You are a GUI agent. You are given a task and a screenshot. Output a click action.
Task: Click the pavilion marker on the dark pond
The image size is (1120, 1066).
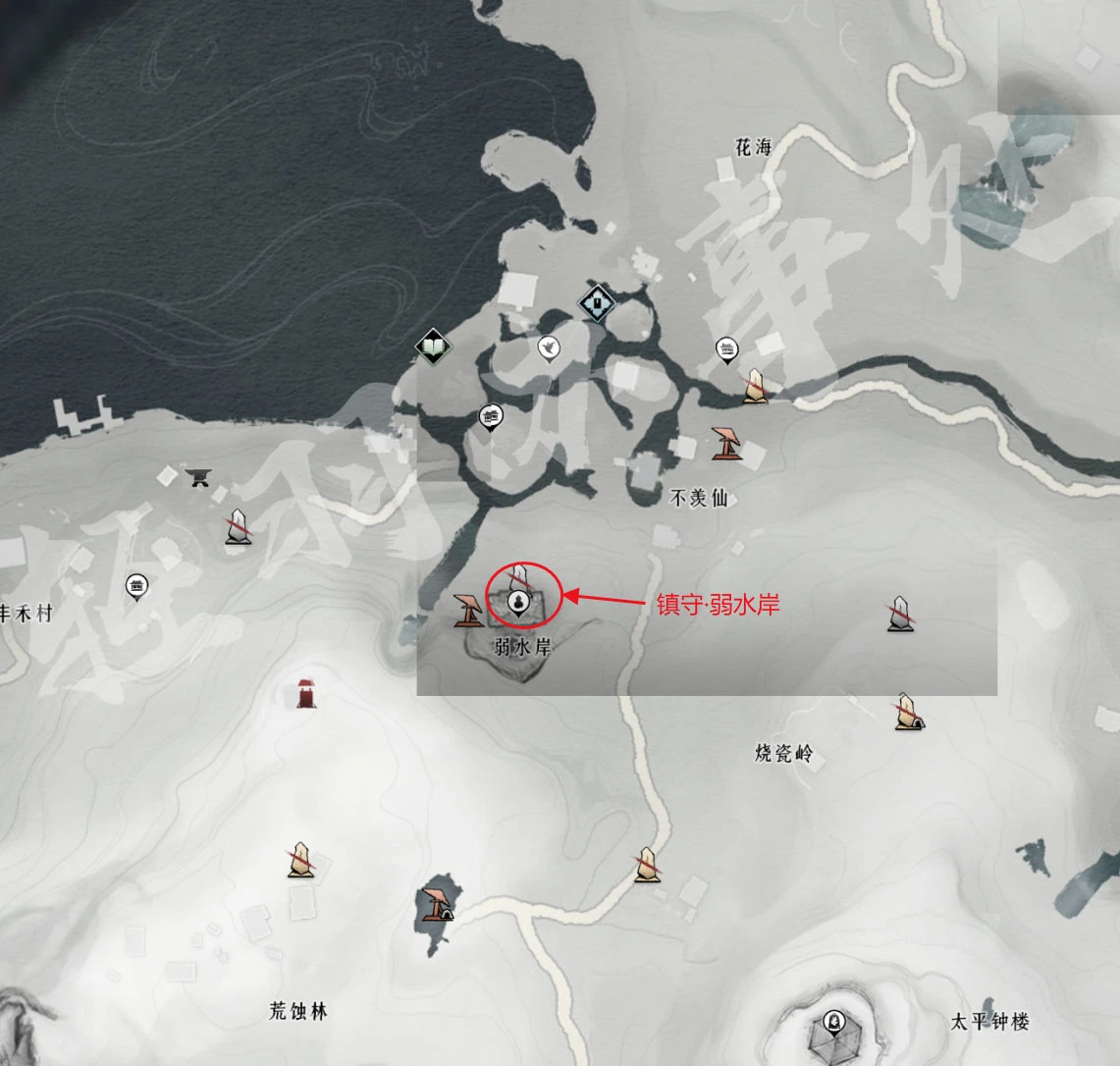[x=435, y=904]
